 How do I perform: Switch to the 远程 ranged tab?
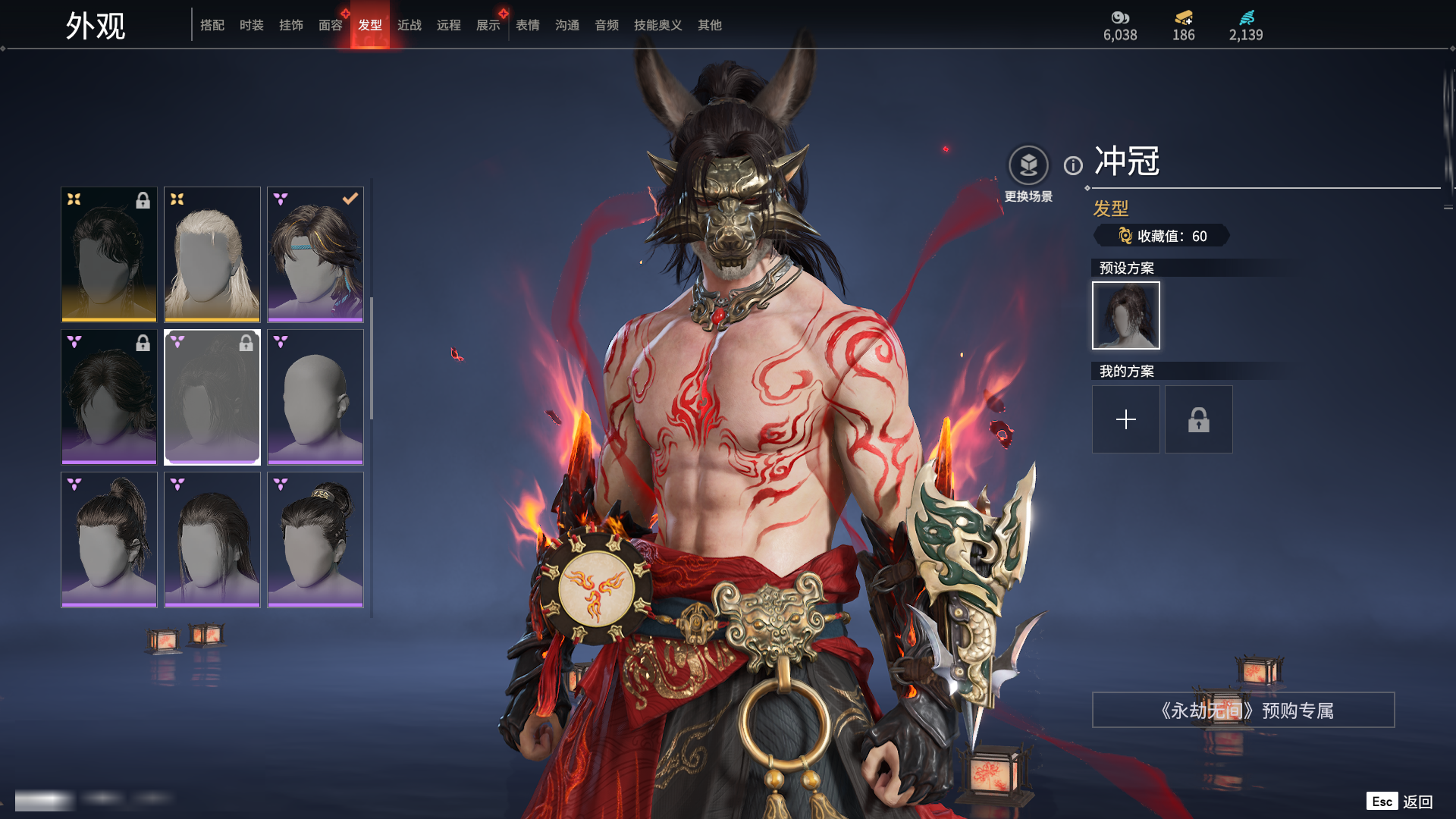[449, 25]
